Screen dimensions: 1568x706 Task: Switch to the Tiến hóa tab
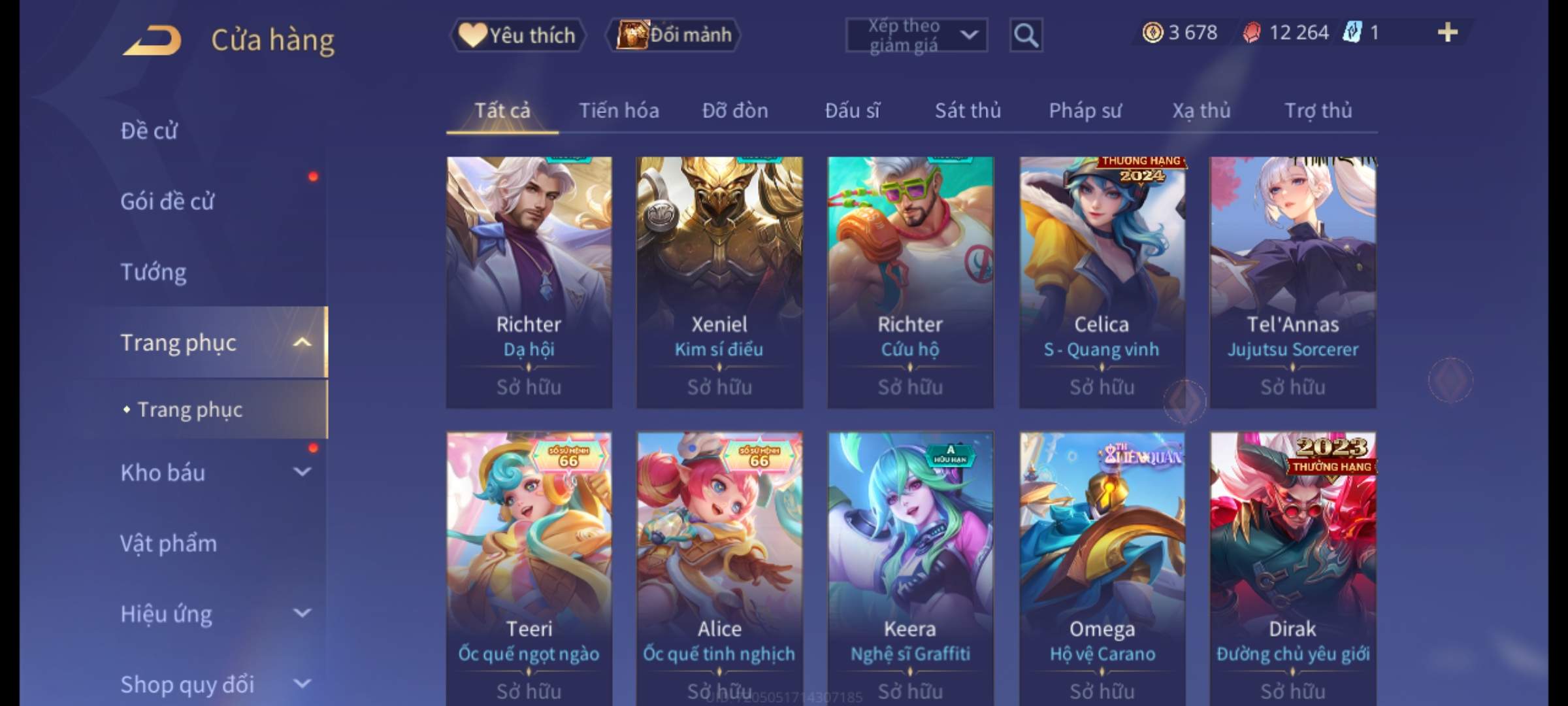619,110
